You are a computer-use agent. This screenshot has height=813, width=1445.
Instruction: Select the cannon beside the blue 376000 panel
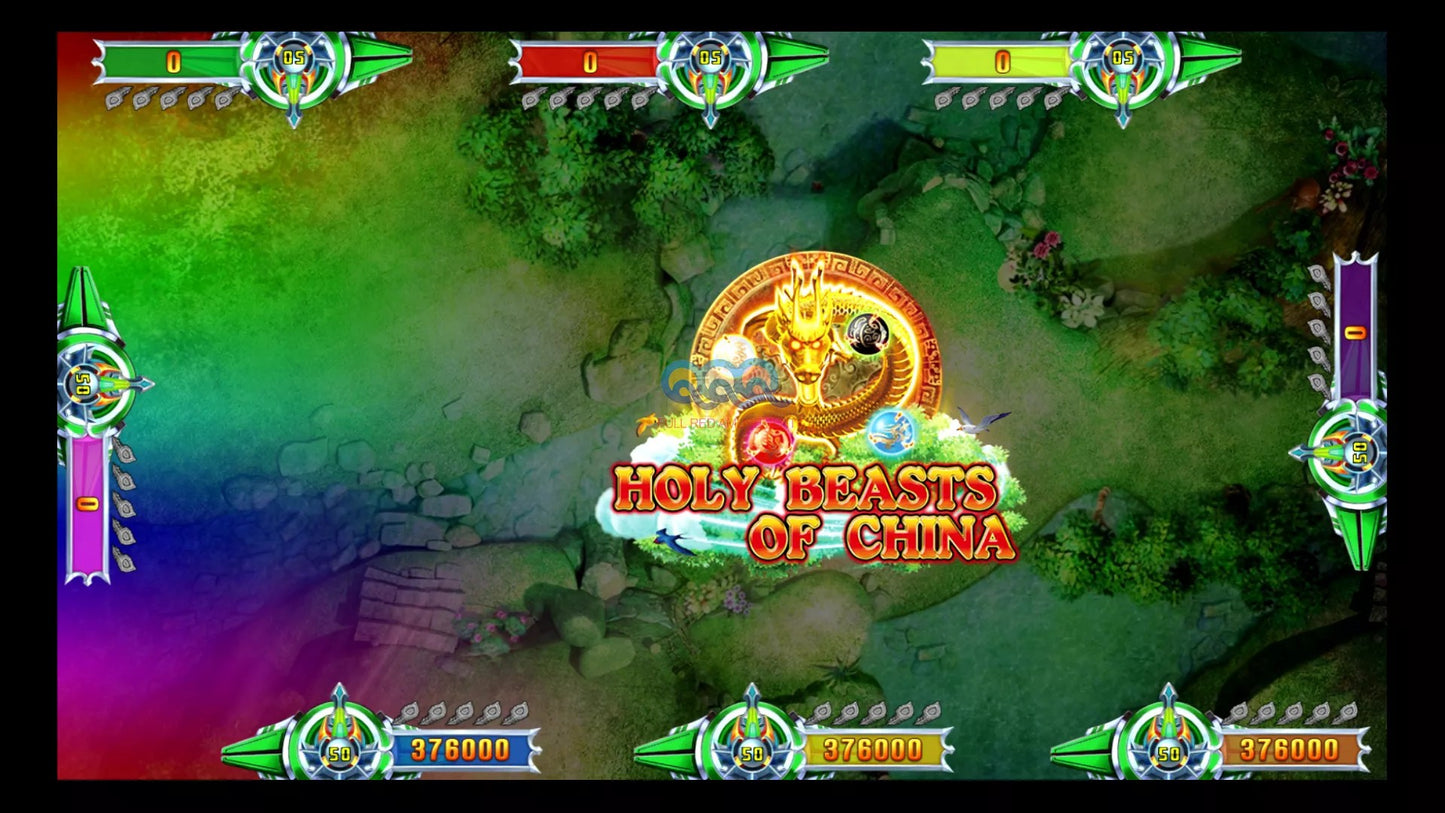pos(340,742)
